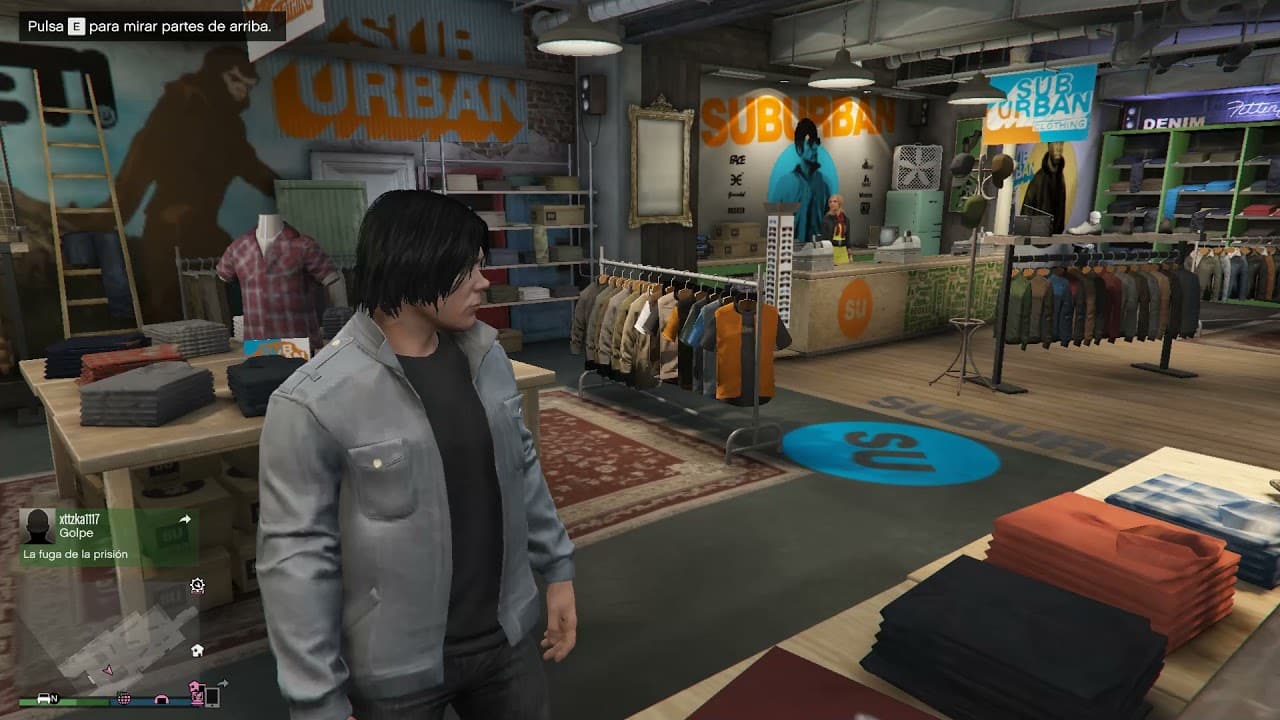Click the player arrow marker on the minimap
The height and width of the screenshot is (720, 1280).
pos(108,670)
